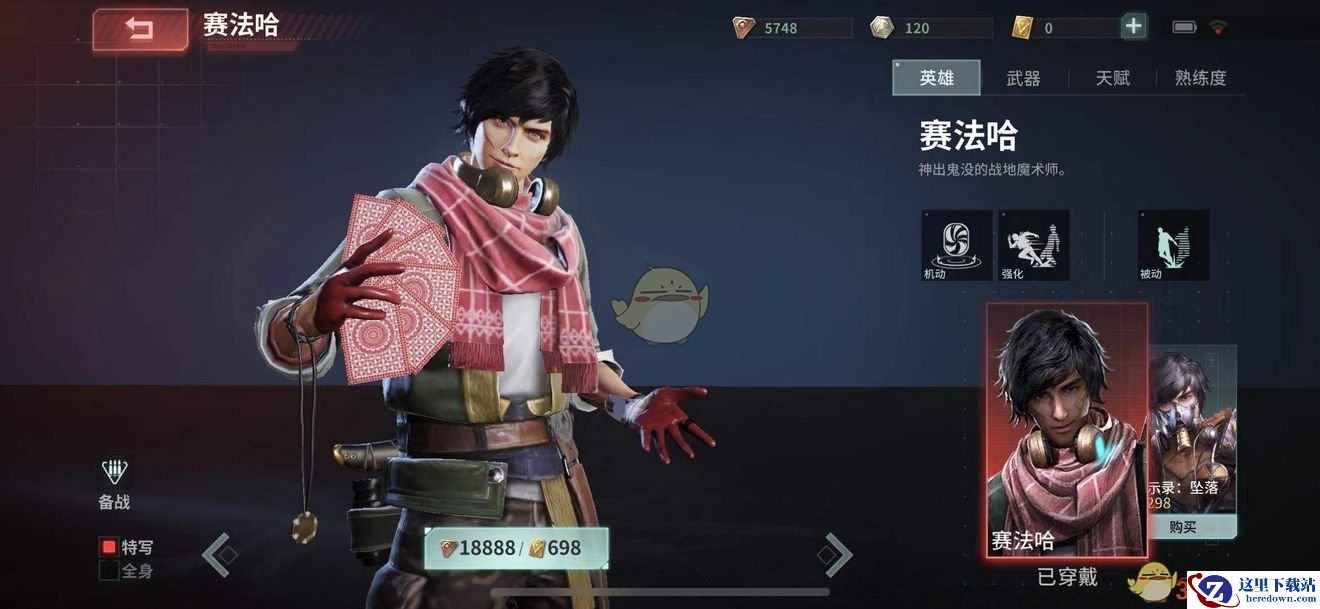View the 机动 skill icon

(957, 245)
